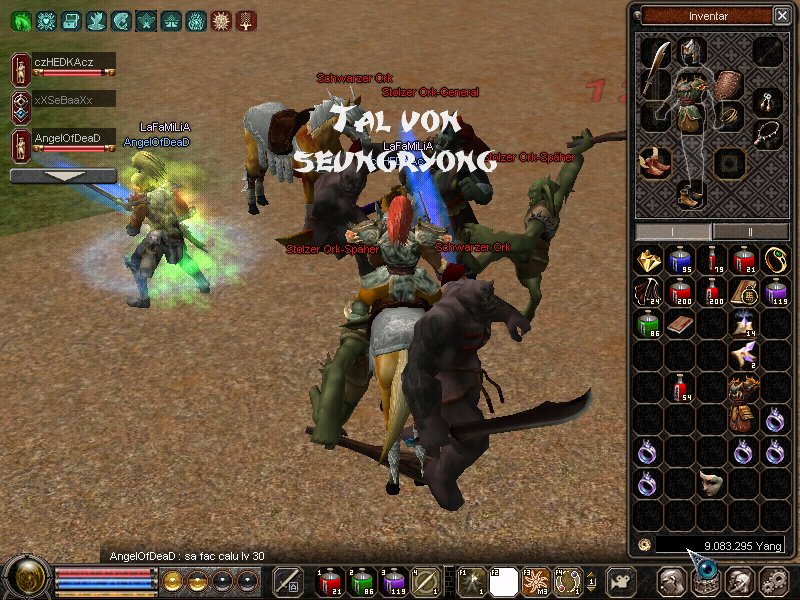Select the blue potion stack of 95
Viewport: 800px width, 600px height.
point(681,262)
